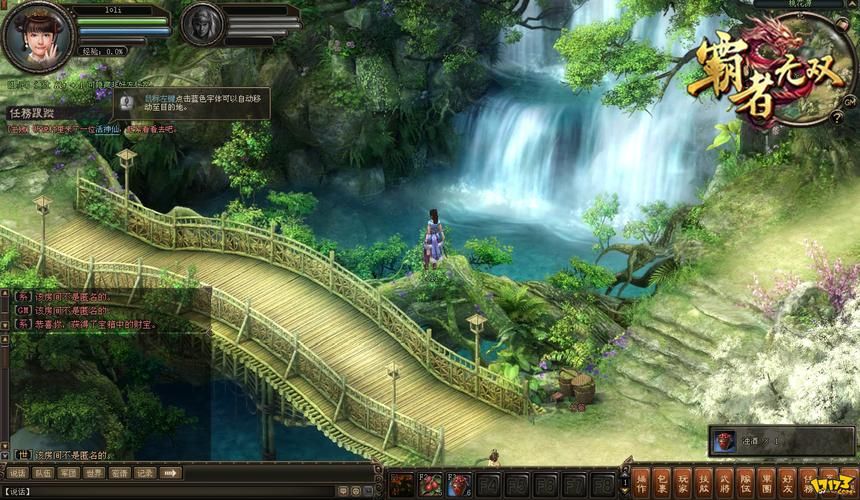Click the player portrait named loli

39,37
